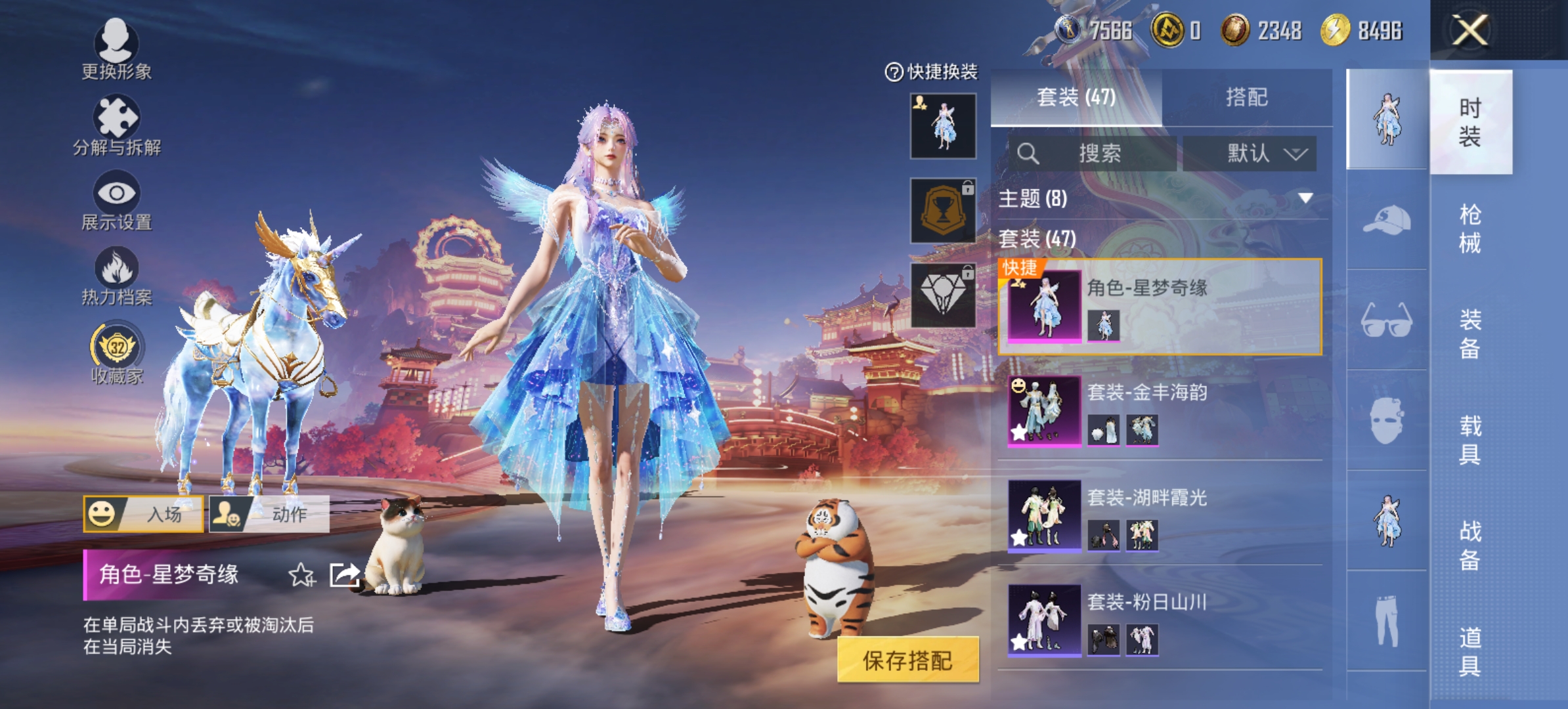The width and height of the screenshot is (1568, 709).
Task: Select the 入场 entrance emote button
Action: click(x=143, y=513)
